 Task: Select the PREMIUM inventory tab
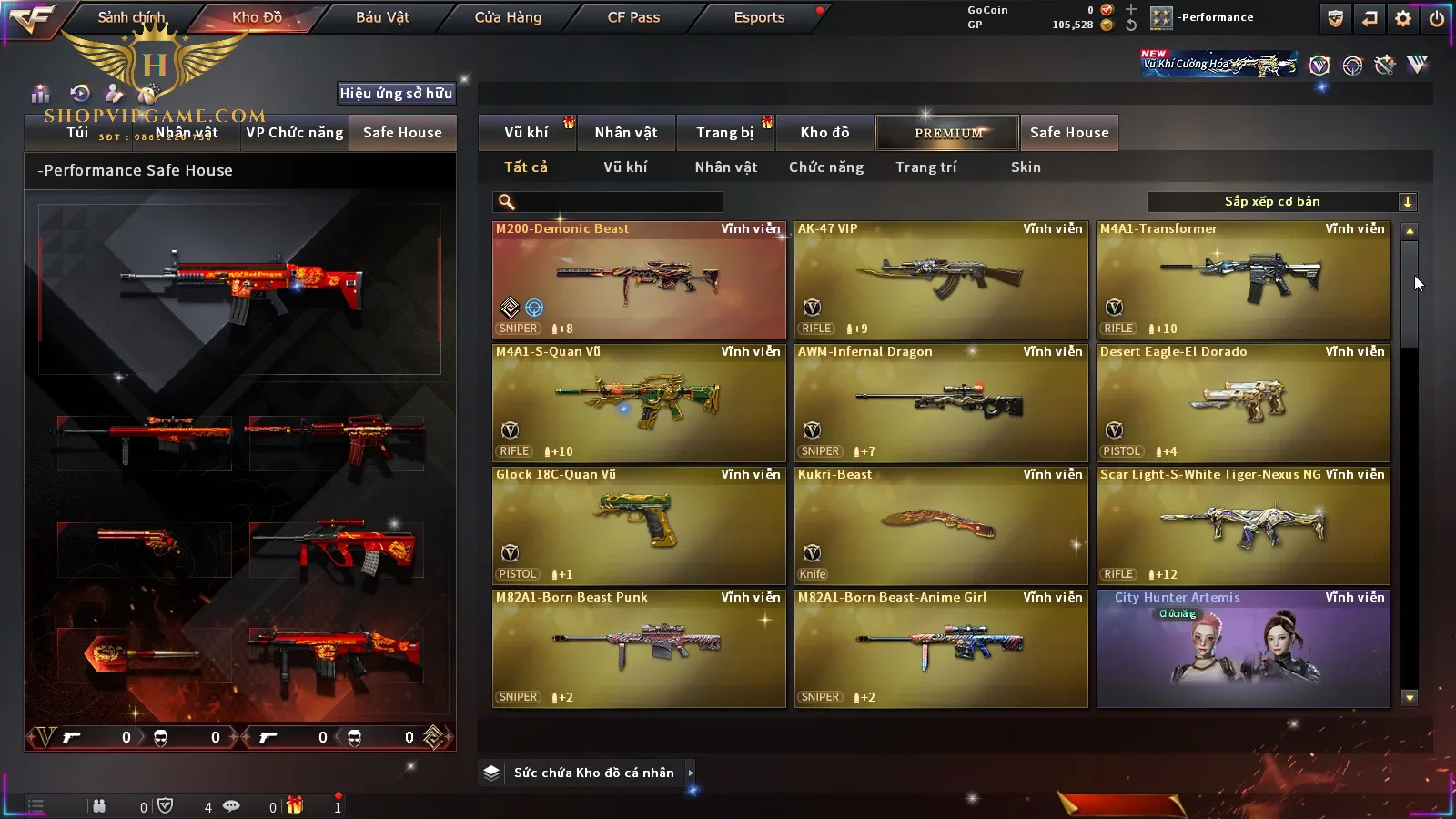pyautogui.click(x=947, y=133)
